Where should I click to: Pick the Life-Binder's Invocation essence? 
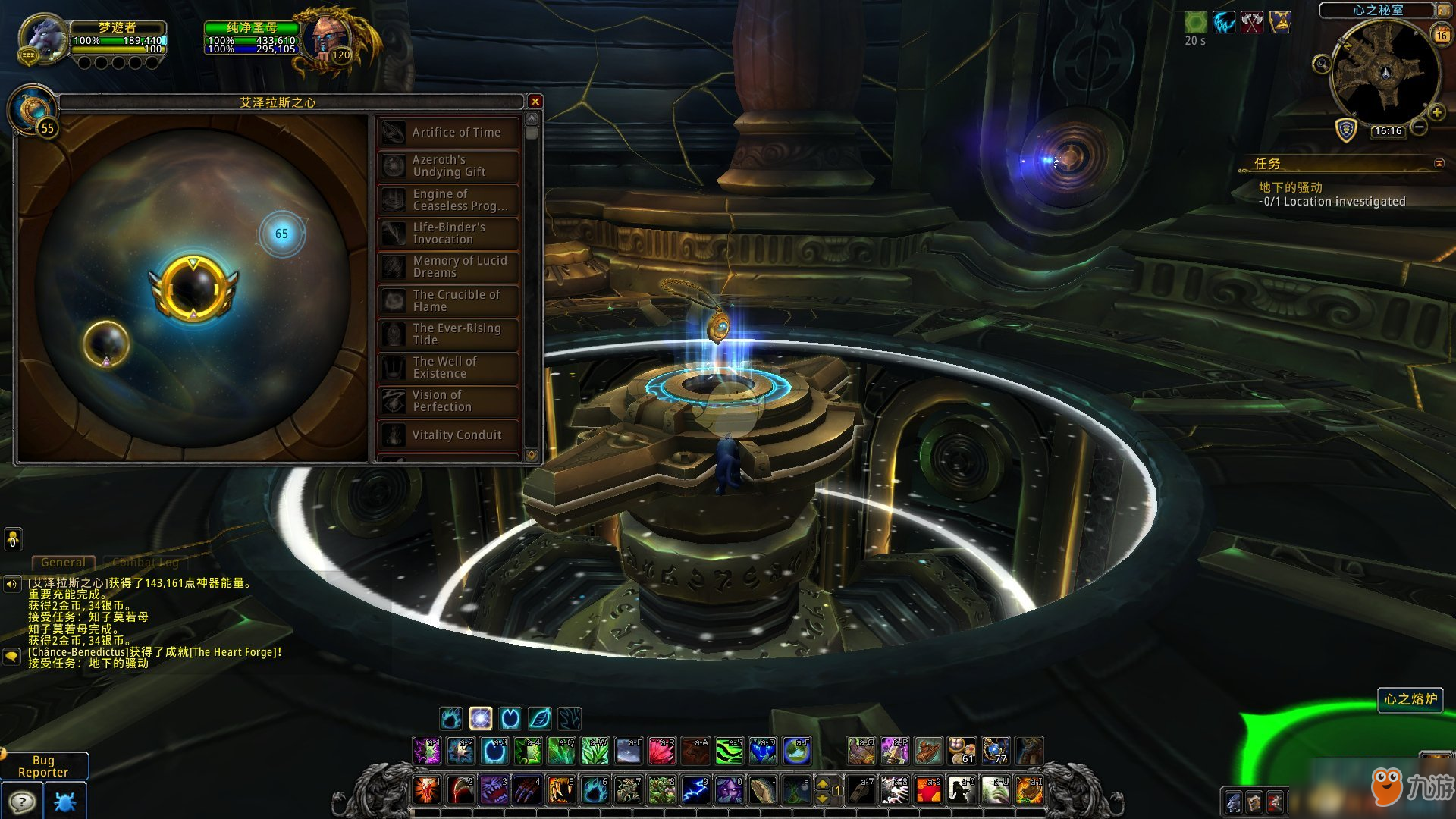[448, 234]
